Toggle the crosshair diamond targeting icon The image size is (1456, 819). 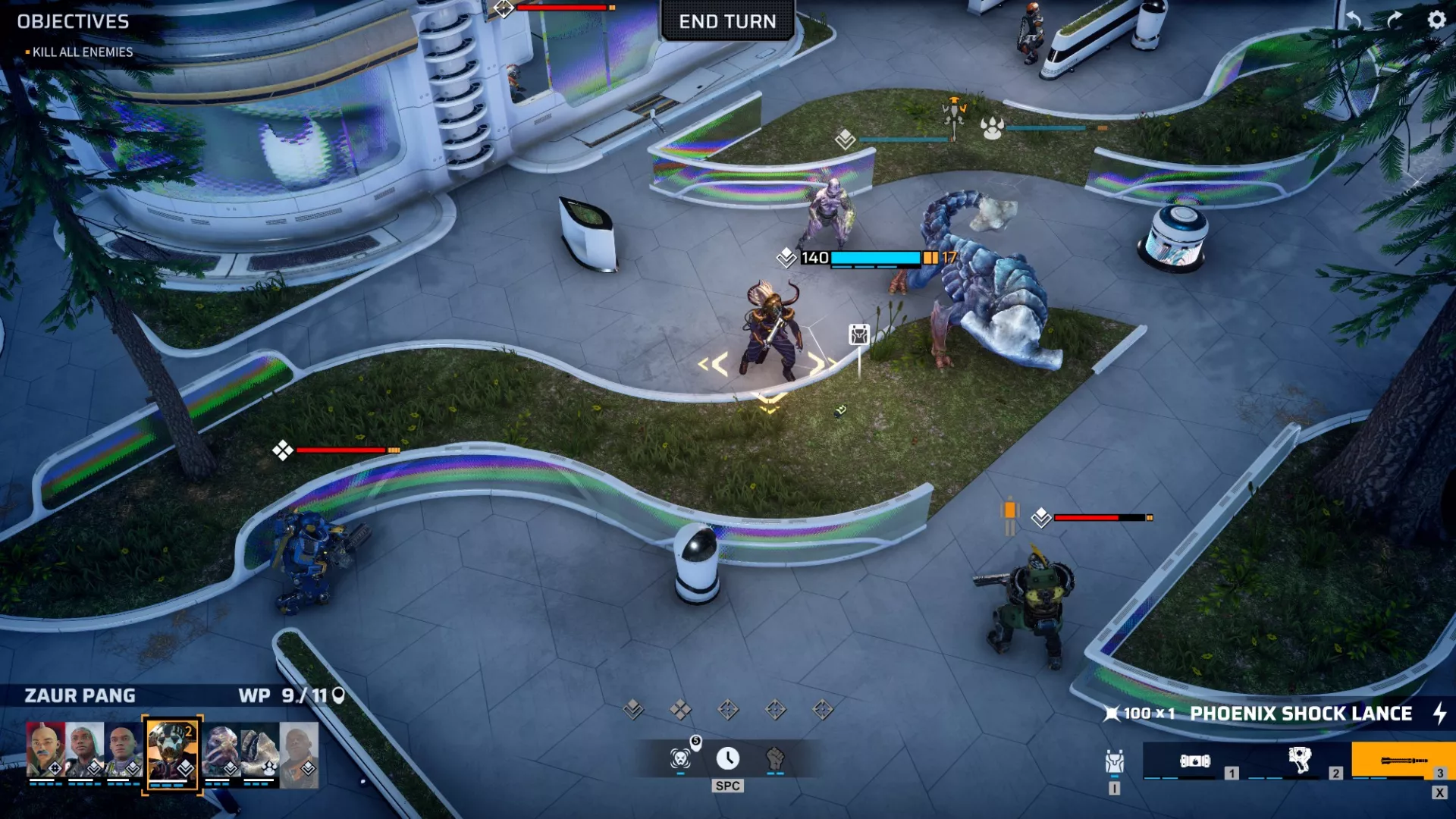[727, 709]
